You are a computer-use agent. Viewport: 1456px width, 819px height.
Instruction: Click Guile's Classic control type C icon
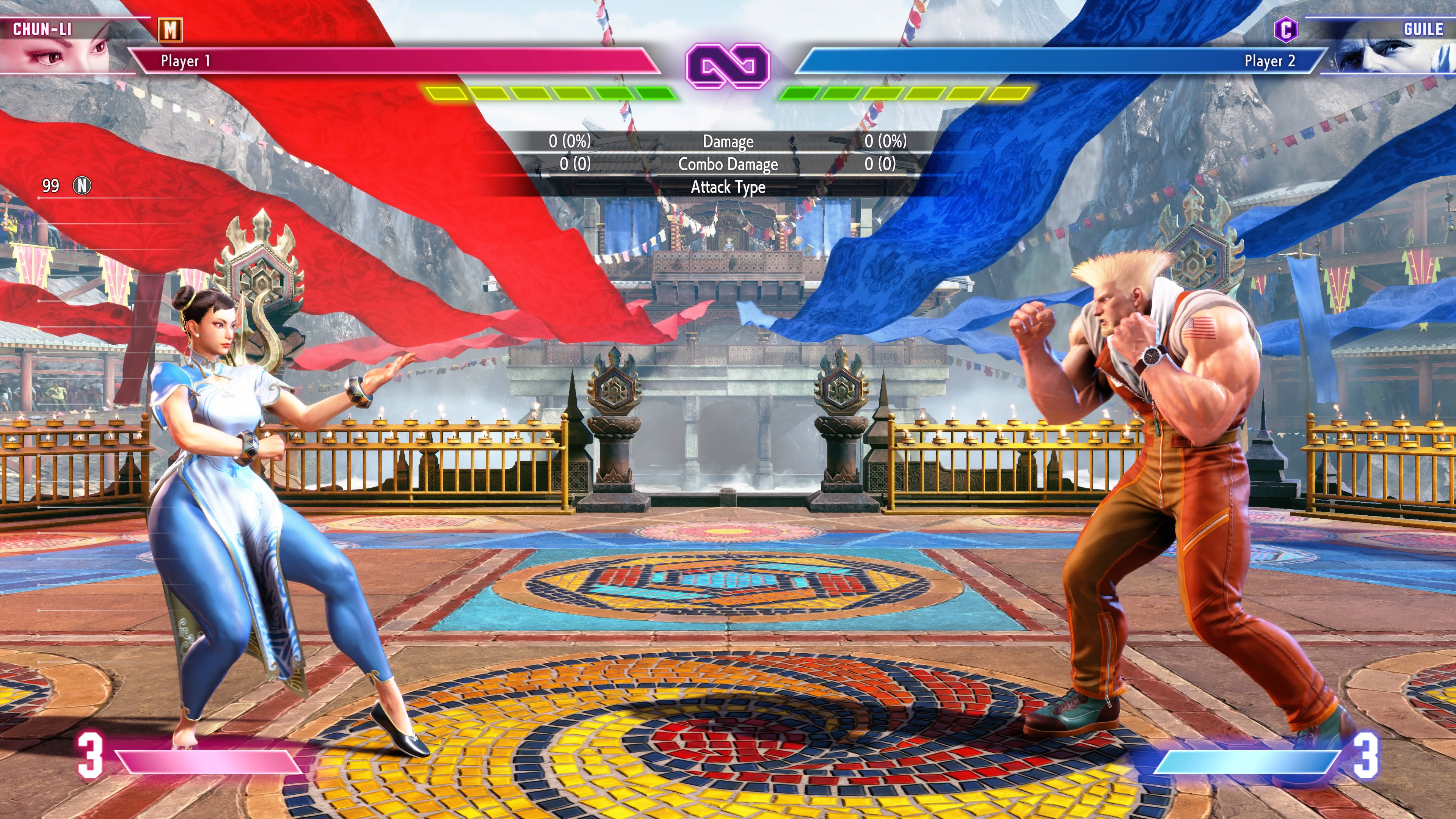1285,30
